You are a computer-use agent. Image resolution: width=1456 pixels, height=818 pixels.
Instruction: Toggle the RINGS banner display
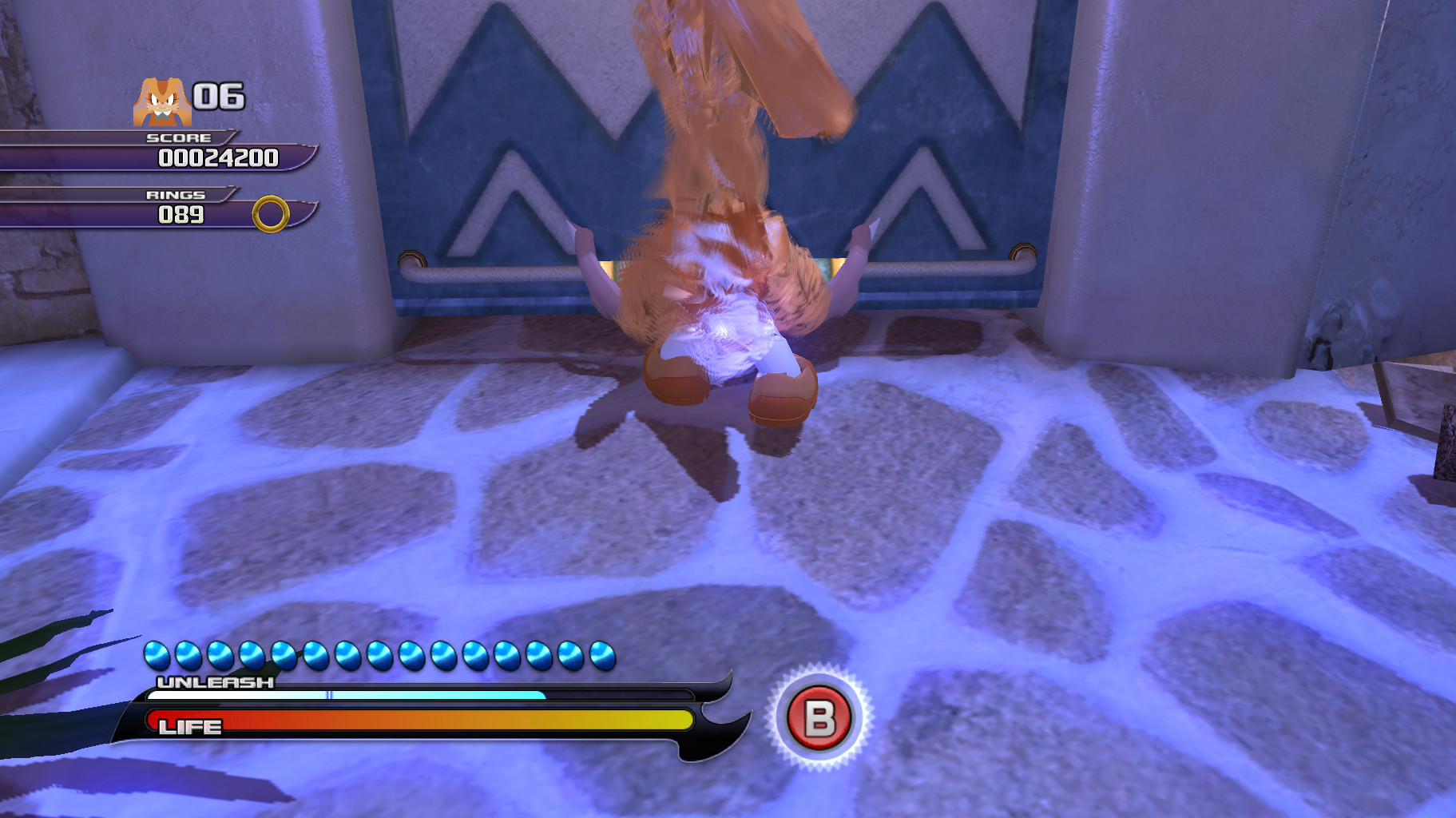point(177,193)
